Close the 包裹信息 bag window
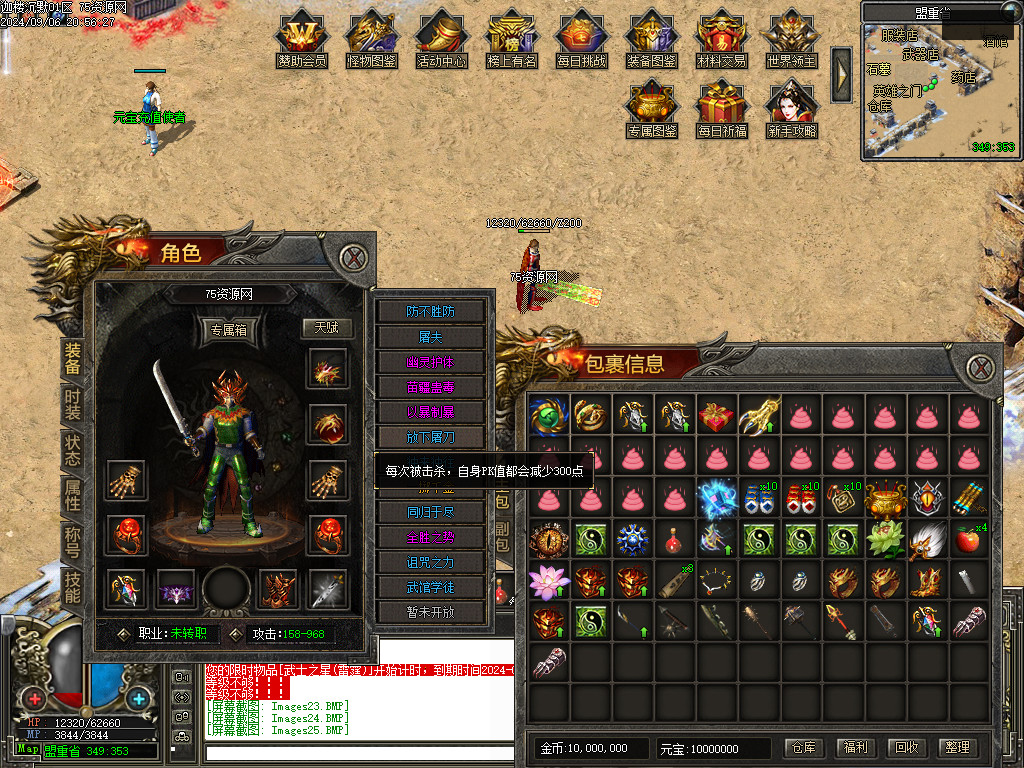Viewport: 1024px width, 768px height. (x=977, y=367)
